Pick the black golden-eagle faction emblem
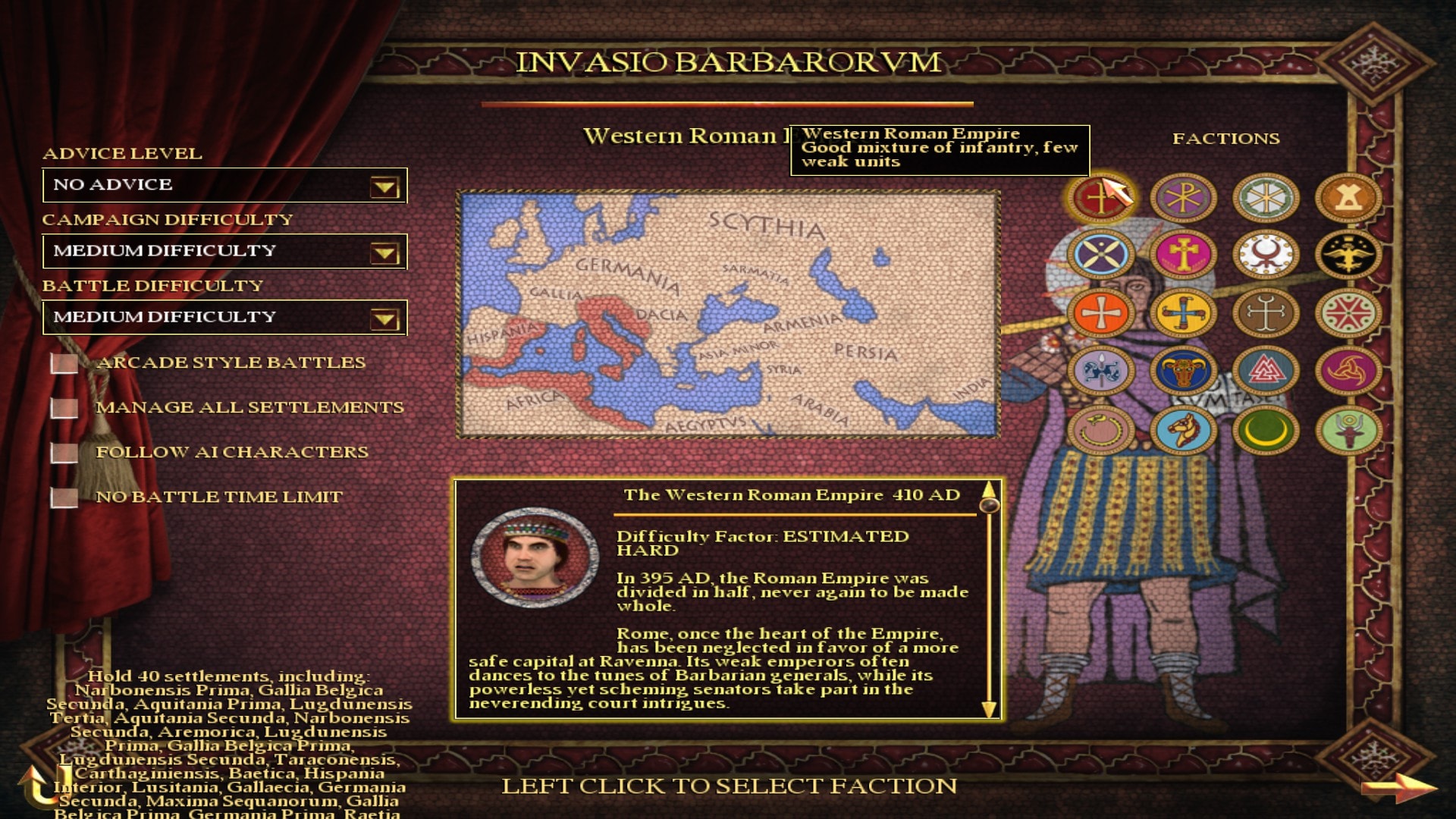The height and width of the screenshot is (819, 1456). [1348, 255]
